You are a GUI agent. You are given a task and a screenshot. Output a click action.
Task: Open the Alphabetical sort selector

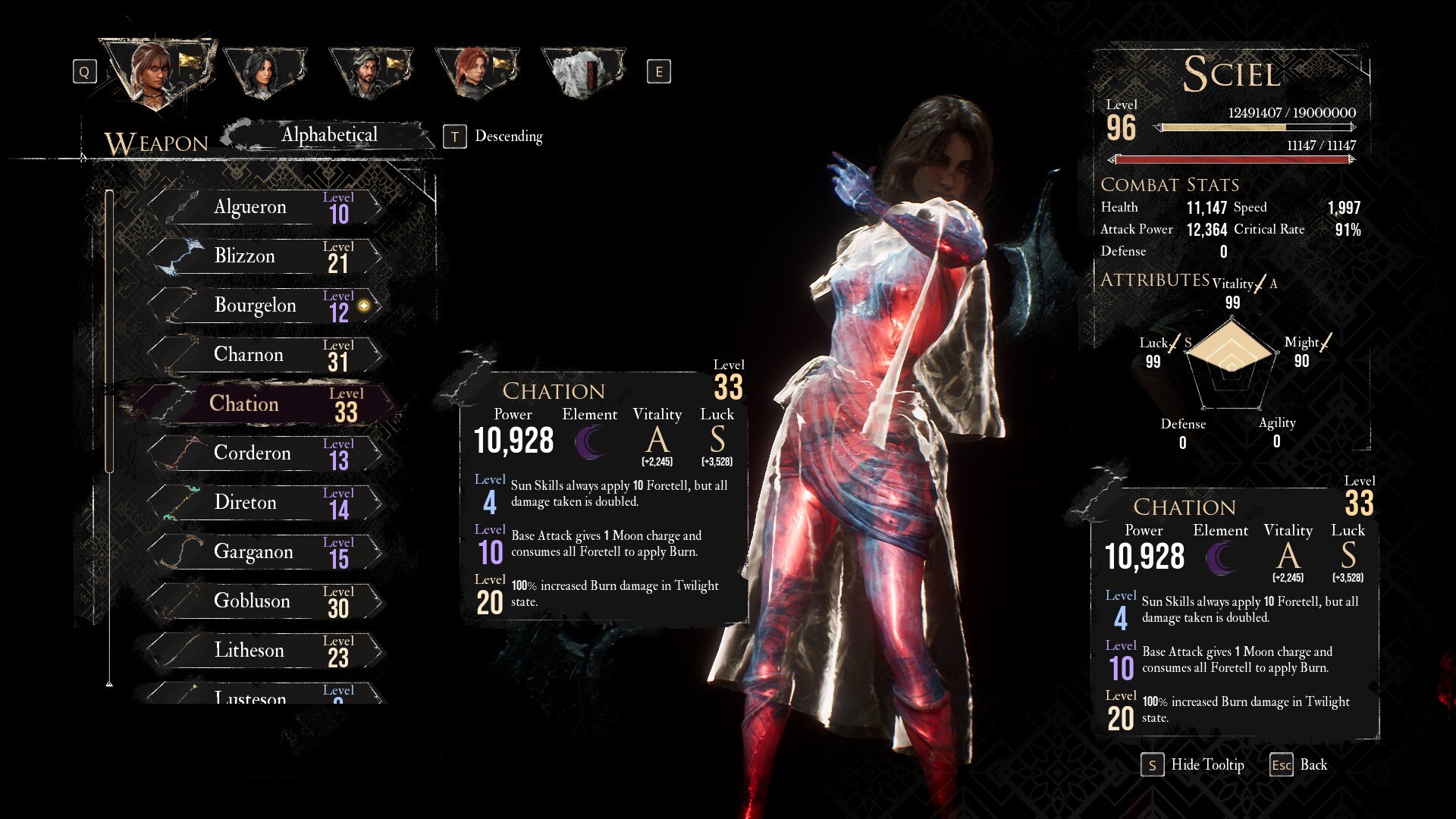point(329,136)
